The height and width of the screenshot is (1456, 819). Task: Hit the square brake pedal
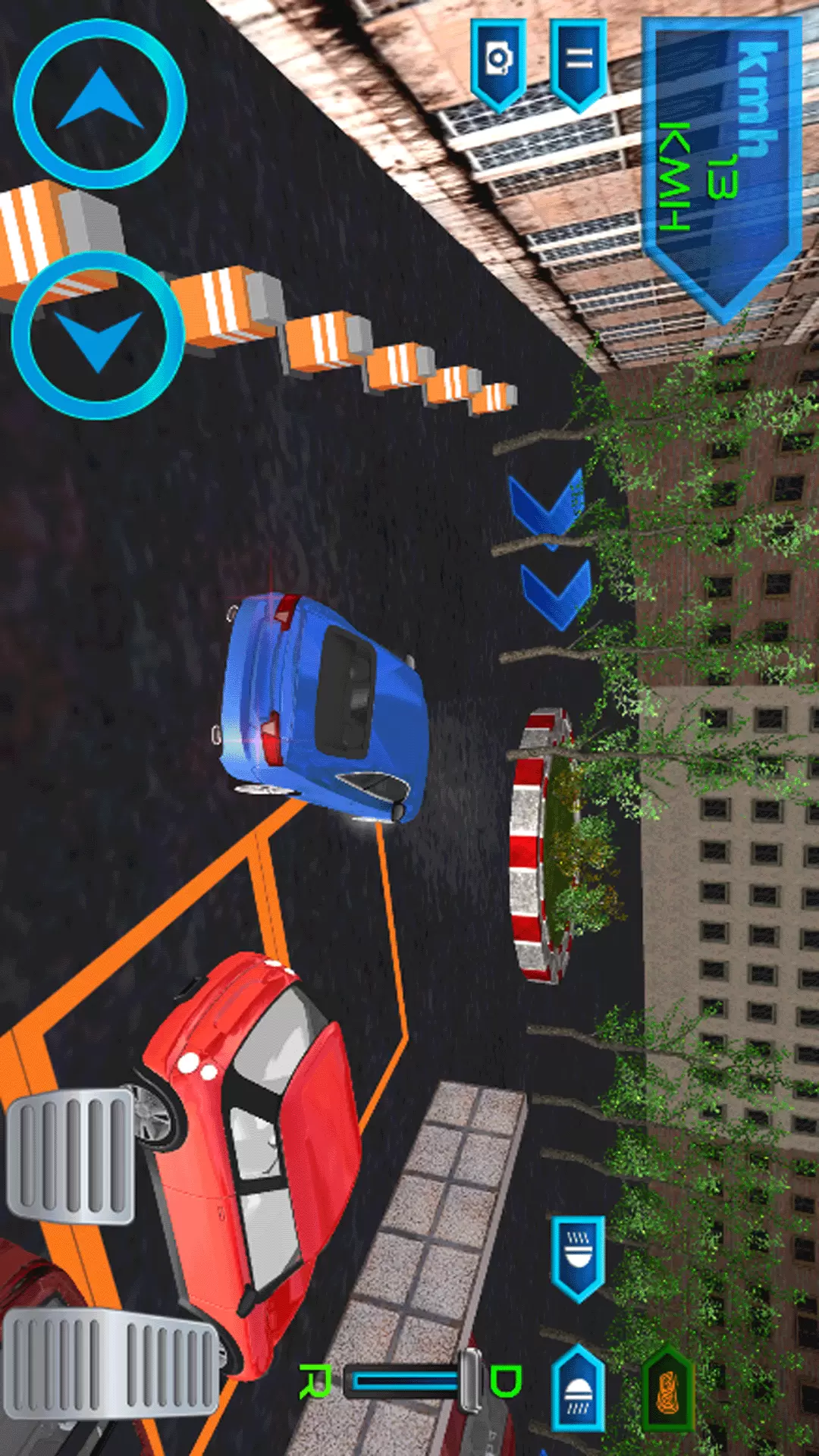tap(70, 1156)
